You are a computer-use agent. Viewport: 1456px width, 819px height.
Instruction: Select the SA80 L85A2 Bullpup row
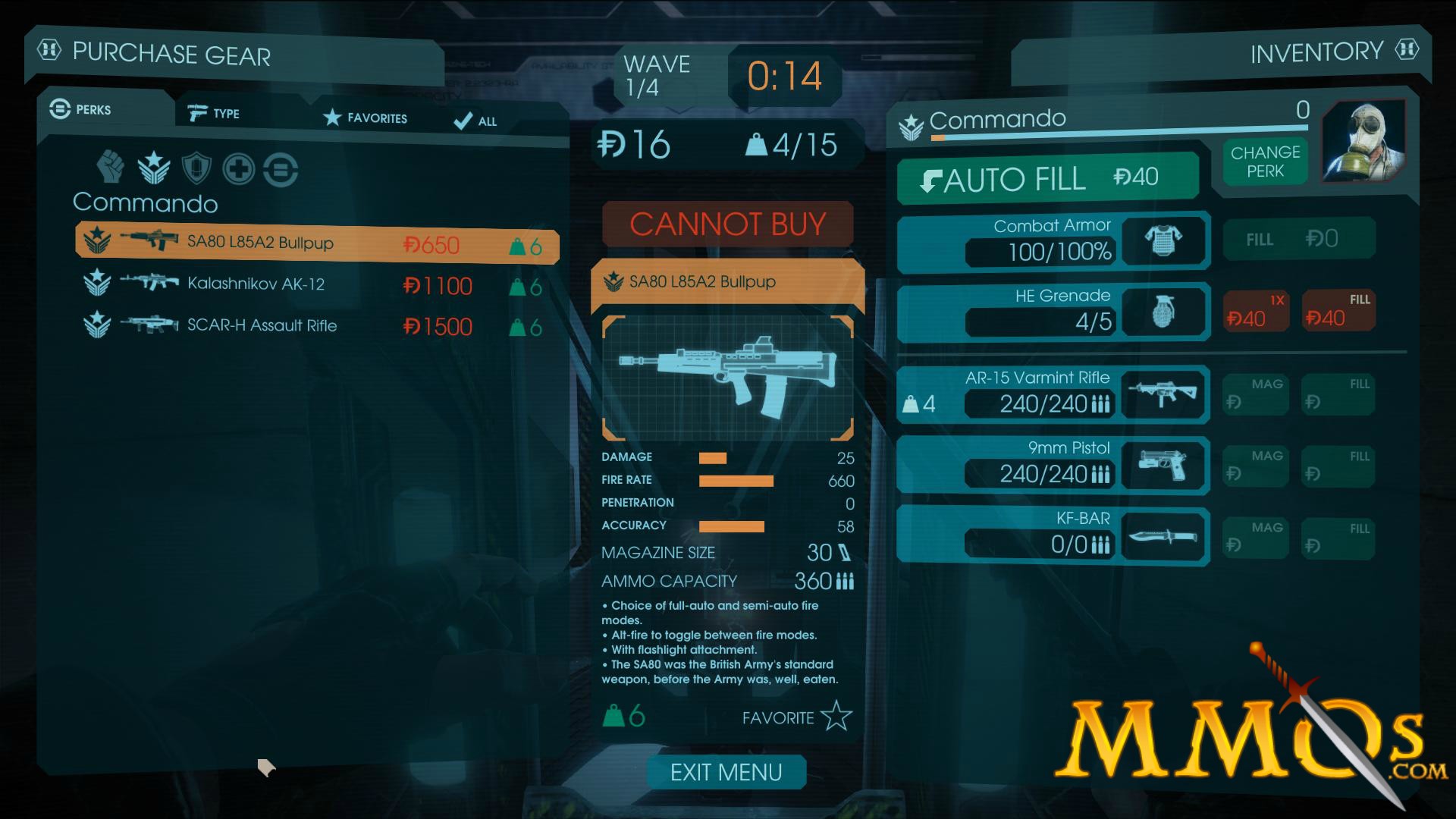click(317, 243)
